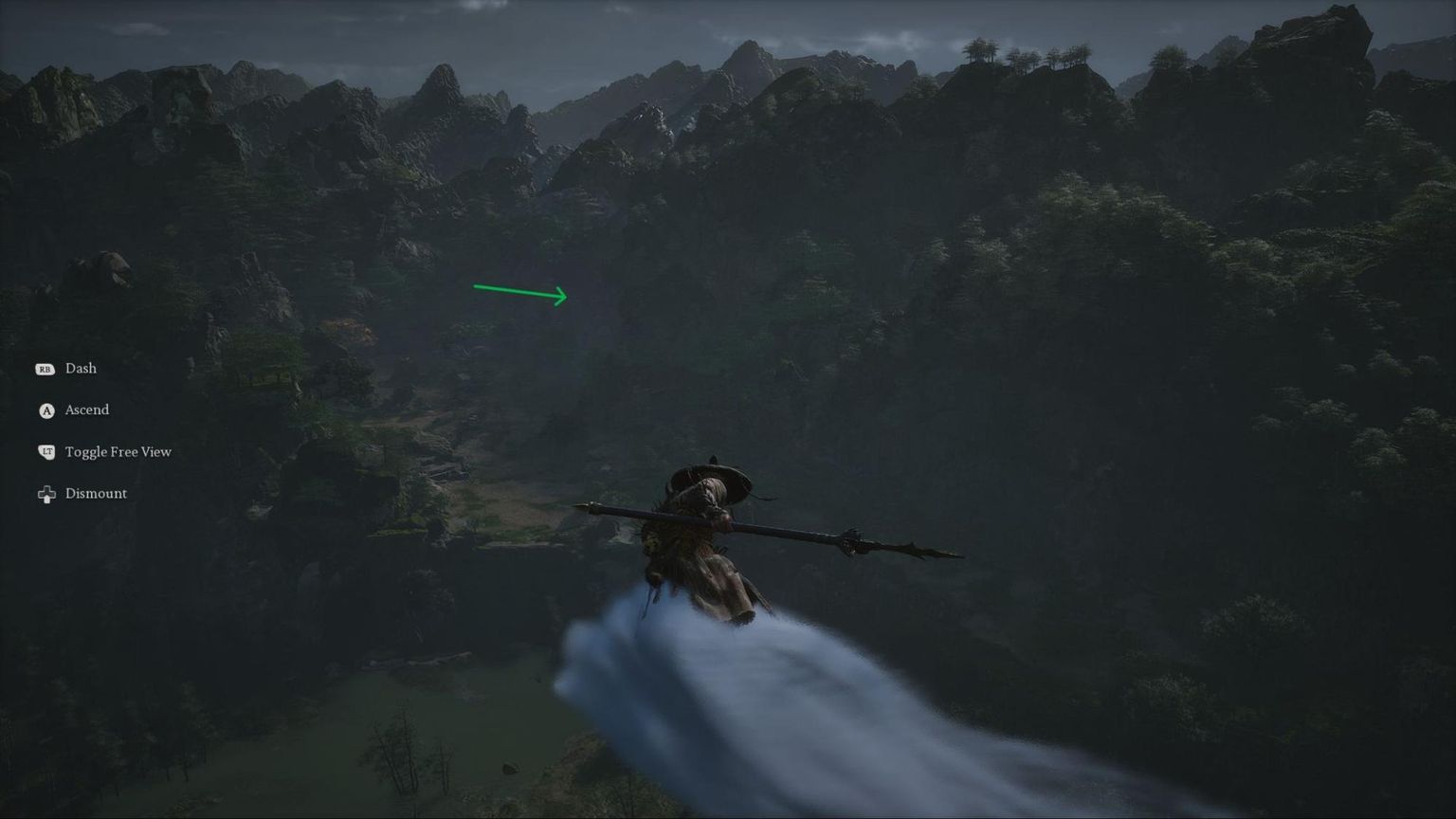
Task: Click the arrowhead tip of the green marker
Action: pyautogui.click(x=566, y=296)
